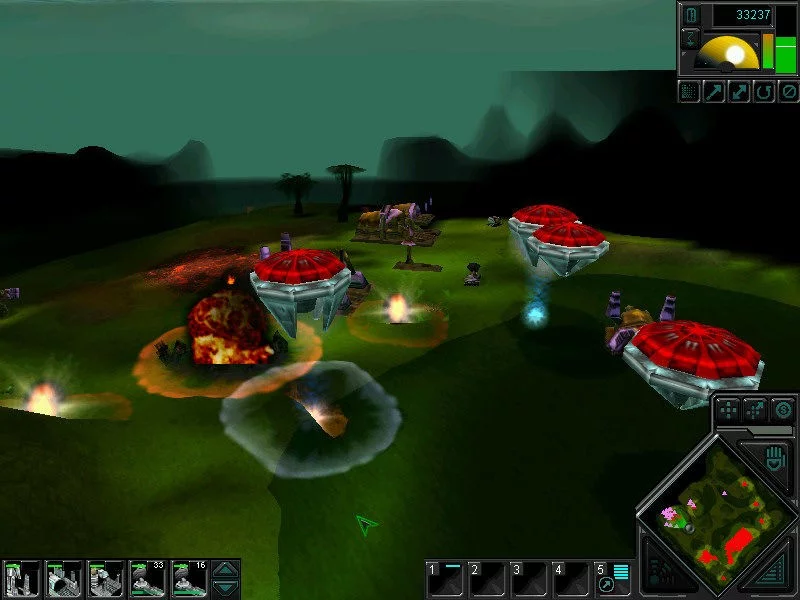The width and height of the screenshot is (800, 600).
Task: Click the circular rotate arrow command
Action: pos(762,92)
